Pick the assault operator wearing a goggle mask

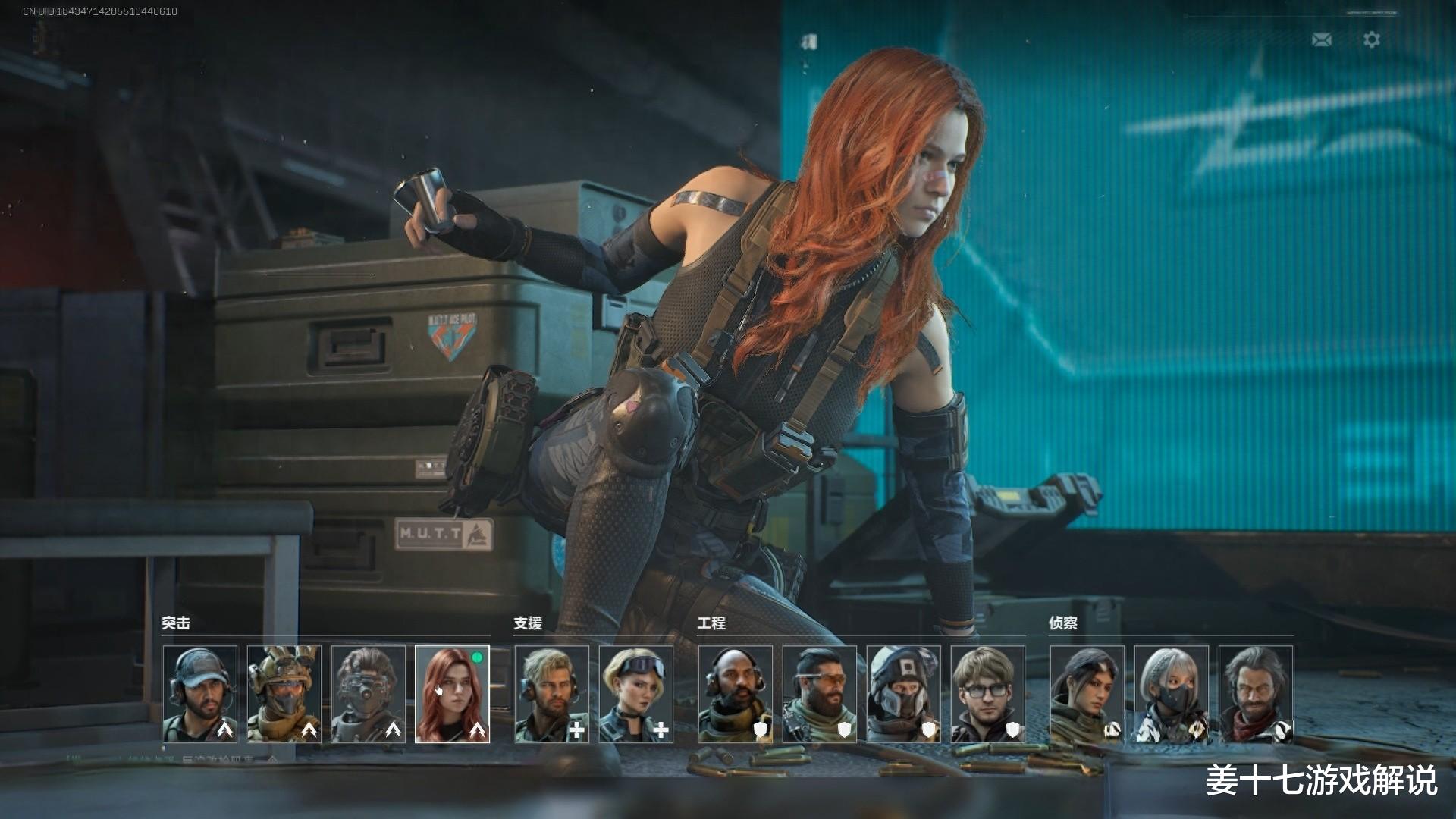tap(369, 694)
